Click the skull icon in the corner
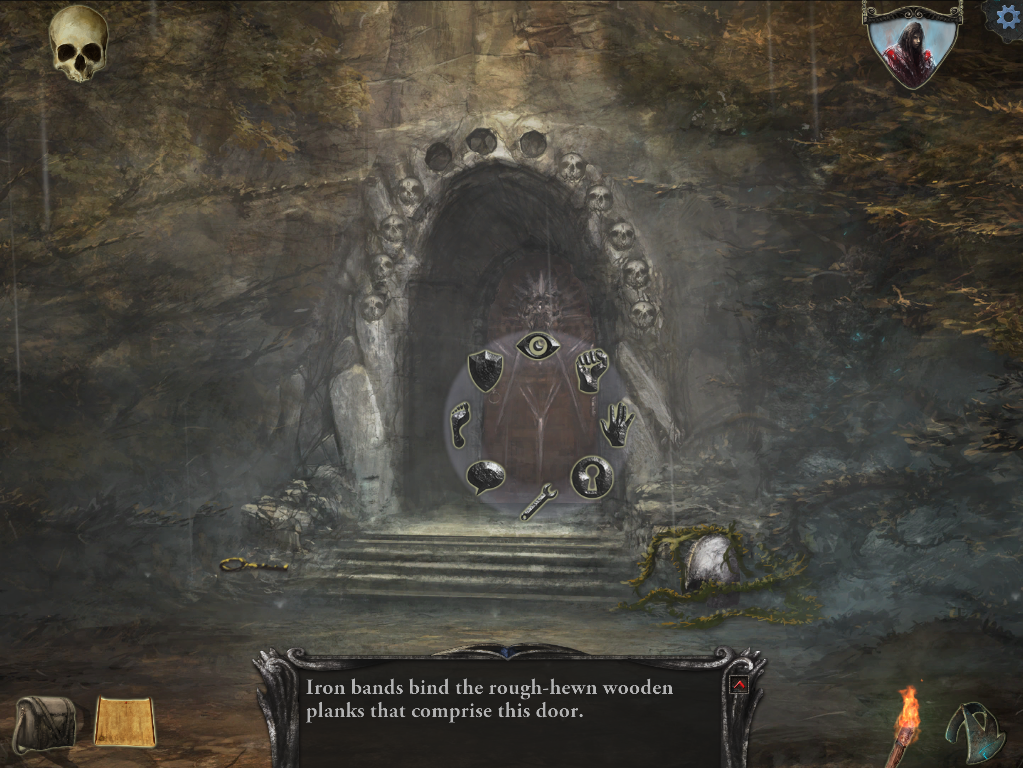1023x768 pixels. [79, 43]
